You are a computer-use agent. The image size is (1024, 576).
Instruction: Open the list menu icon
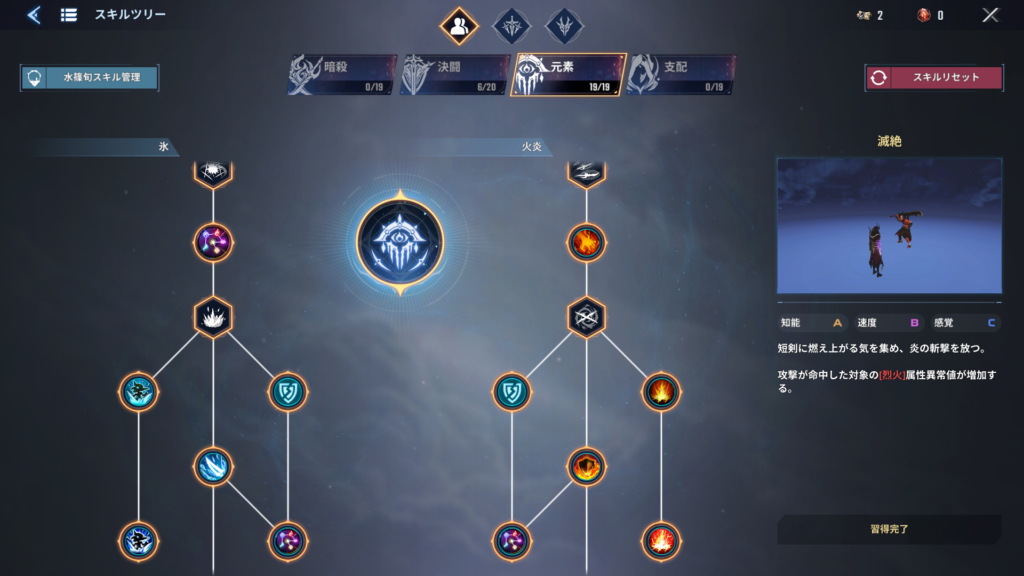tap(69, 15)
